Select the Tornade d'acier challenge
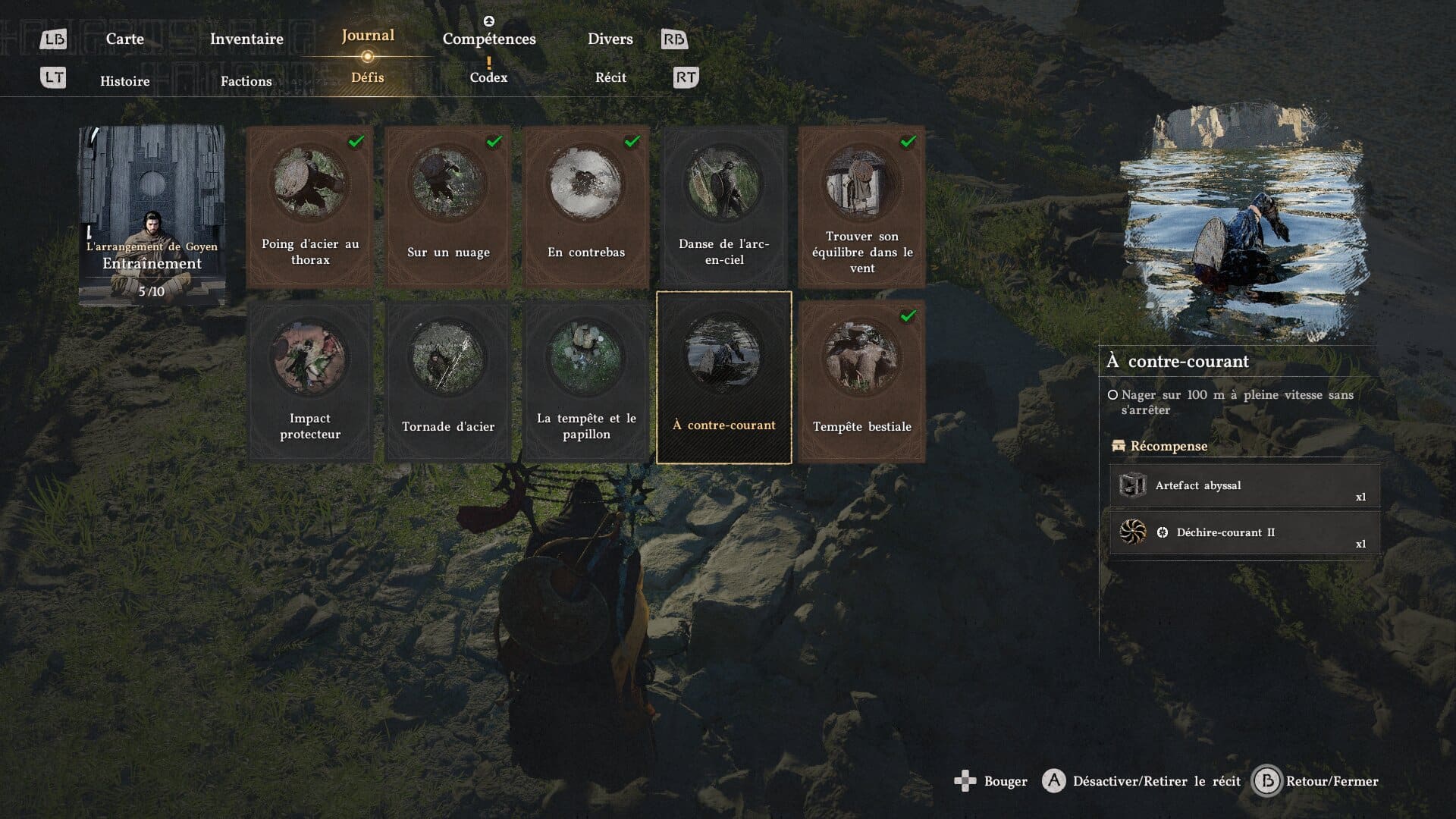Screen dimensions: 1456x819 [x=447, y=381]
